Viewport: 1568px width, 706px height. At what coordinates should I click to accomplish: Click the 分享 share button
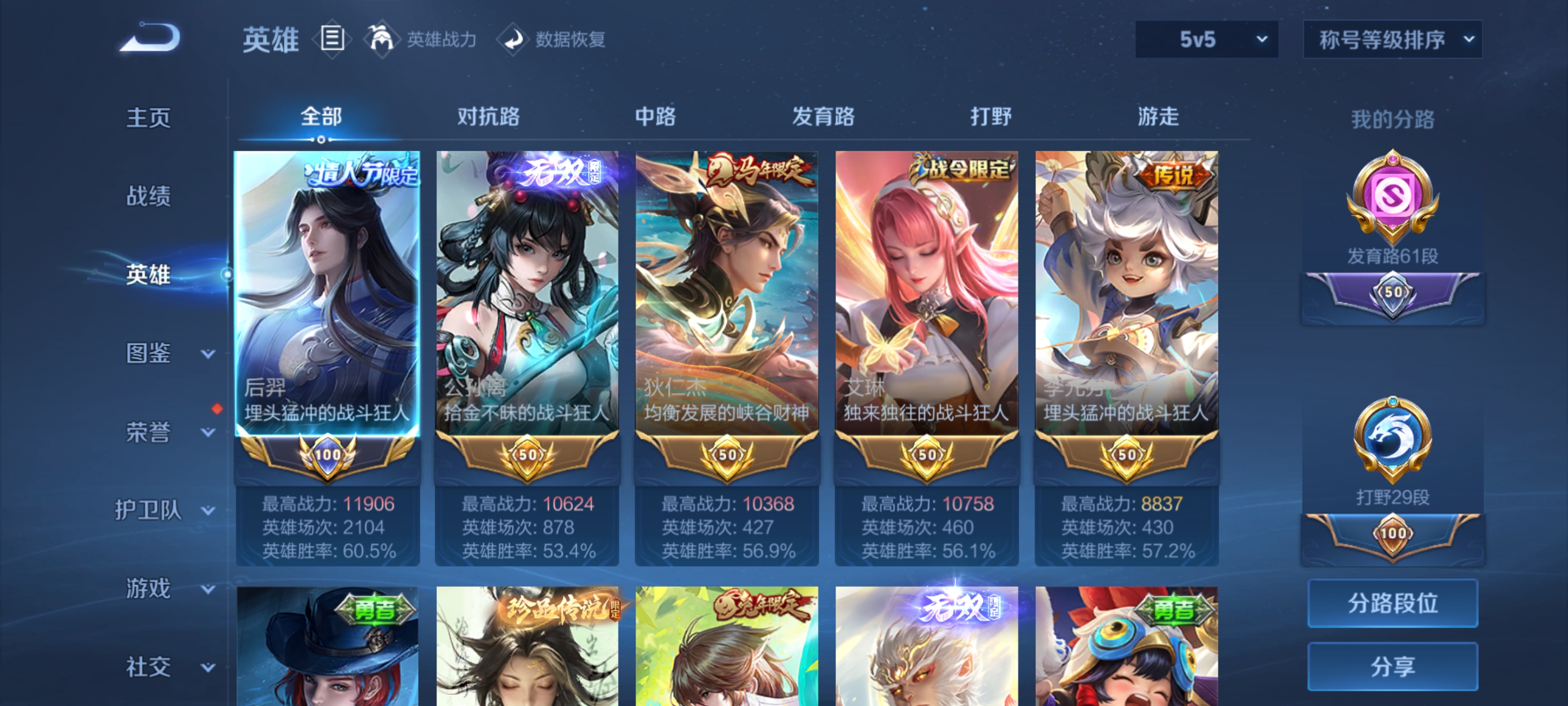1393,667
